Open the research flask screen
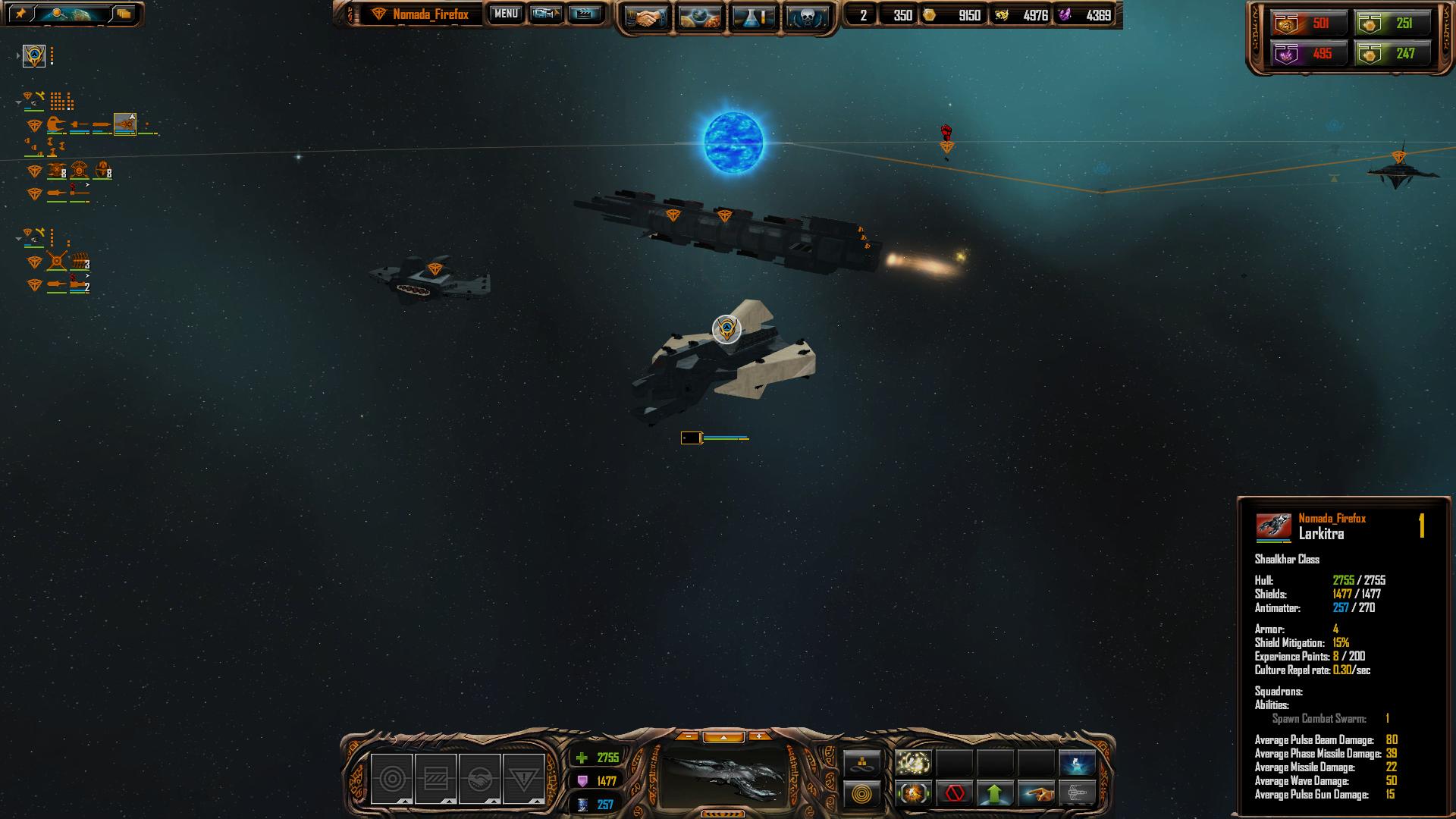This screenshot has width=1456, height=819. 752,17
